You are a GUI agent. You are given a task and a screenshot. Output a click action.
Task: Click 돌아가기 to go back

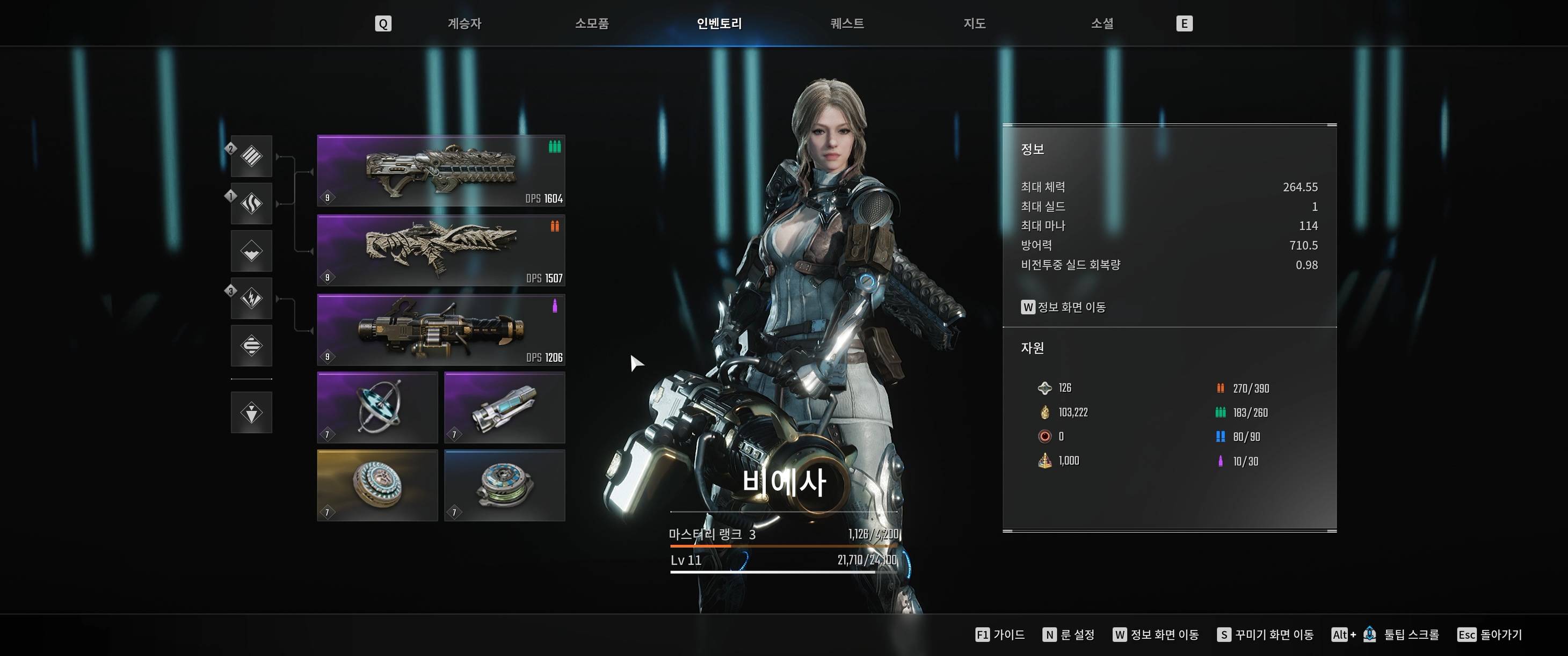1490,635
